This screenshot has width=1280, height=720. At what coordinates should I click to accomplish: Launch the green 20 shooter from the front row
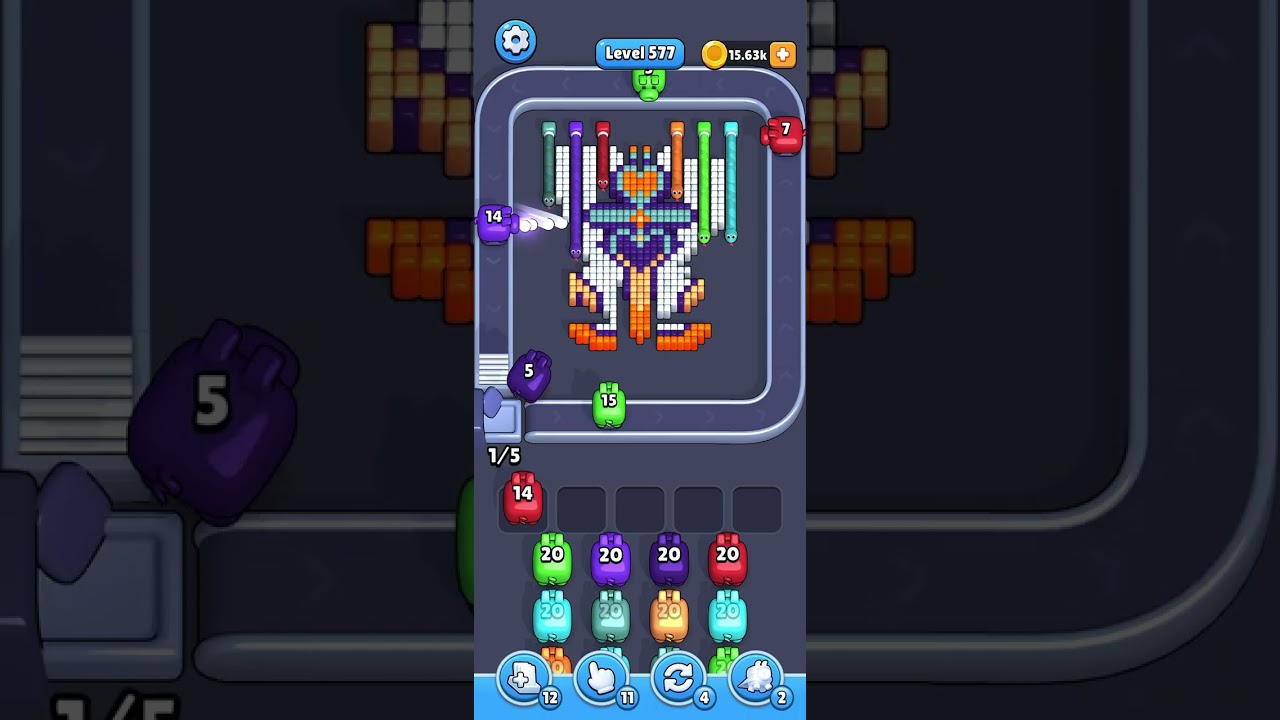552,560
